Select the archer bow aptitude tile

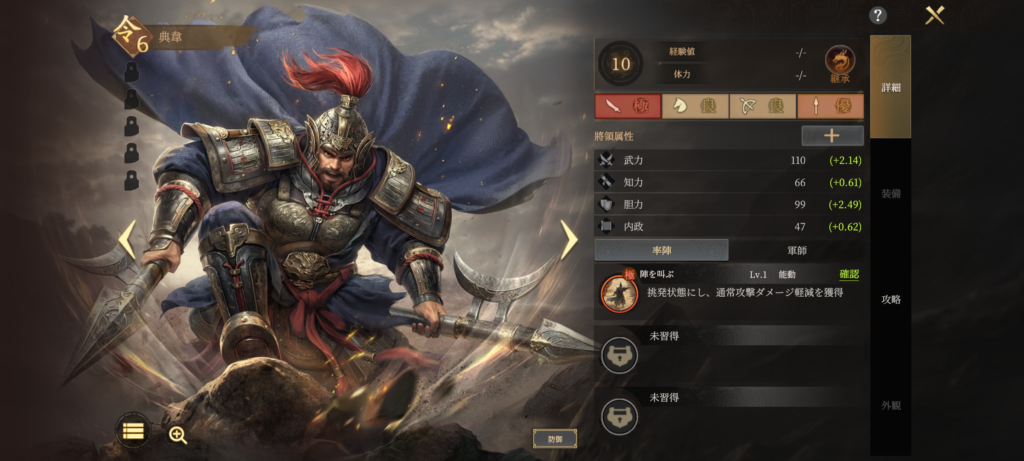pos(763,106)
